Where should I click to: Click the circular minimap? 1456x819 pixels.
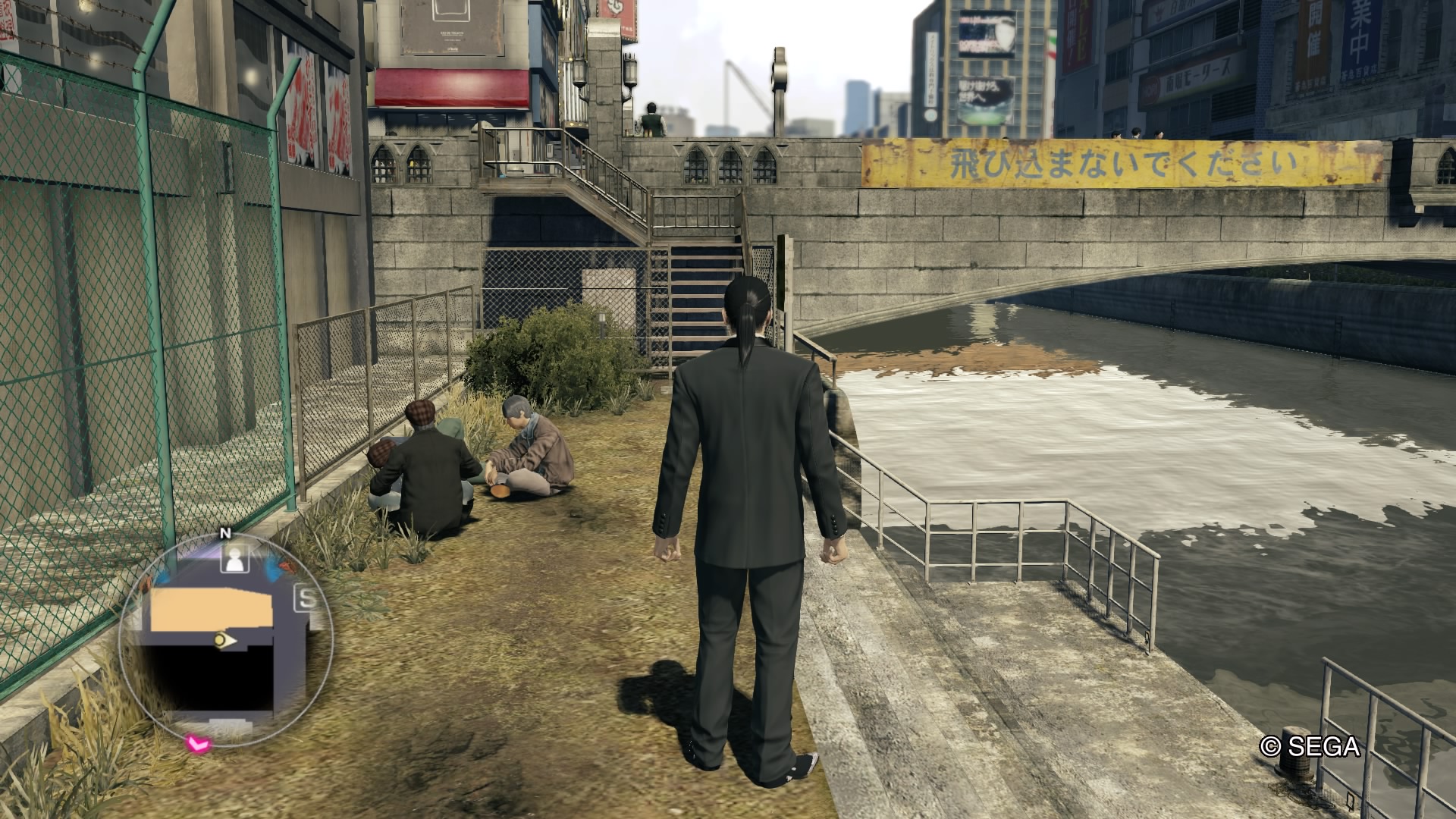pyautogui.click(x=226, y=641)
